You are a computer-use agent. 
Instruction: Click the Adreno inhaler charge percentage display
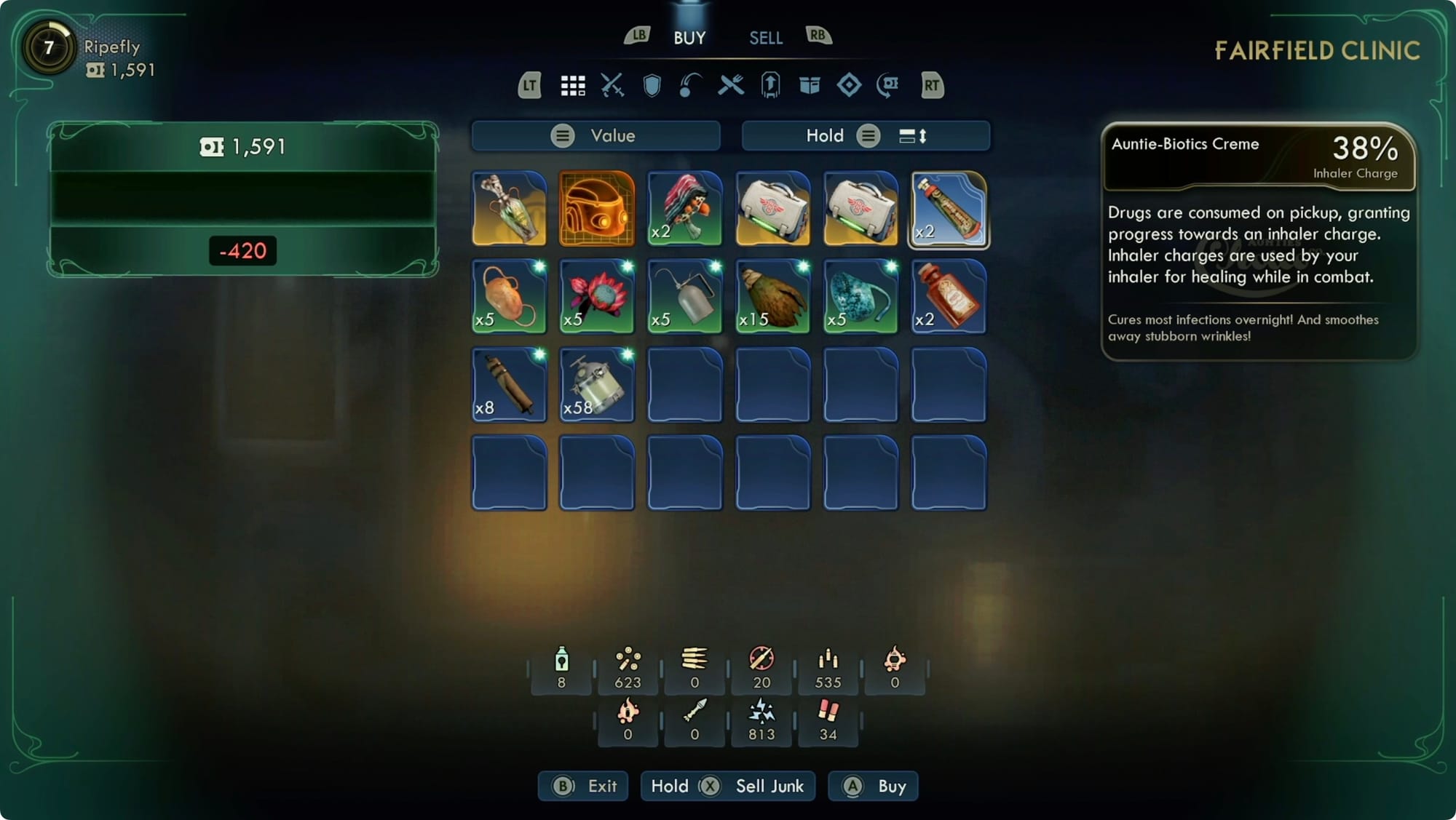[1363, 152]
